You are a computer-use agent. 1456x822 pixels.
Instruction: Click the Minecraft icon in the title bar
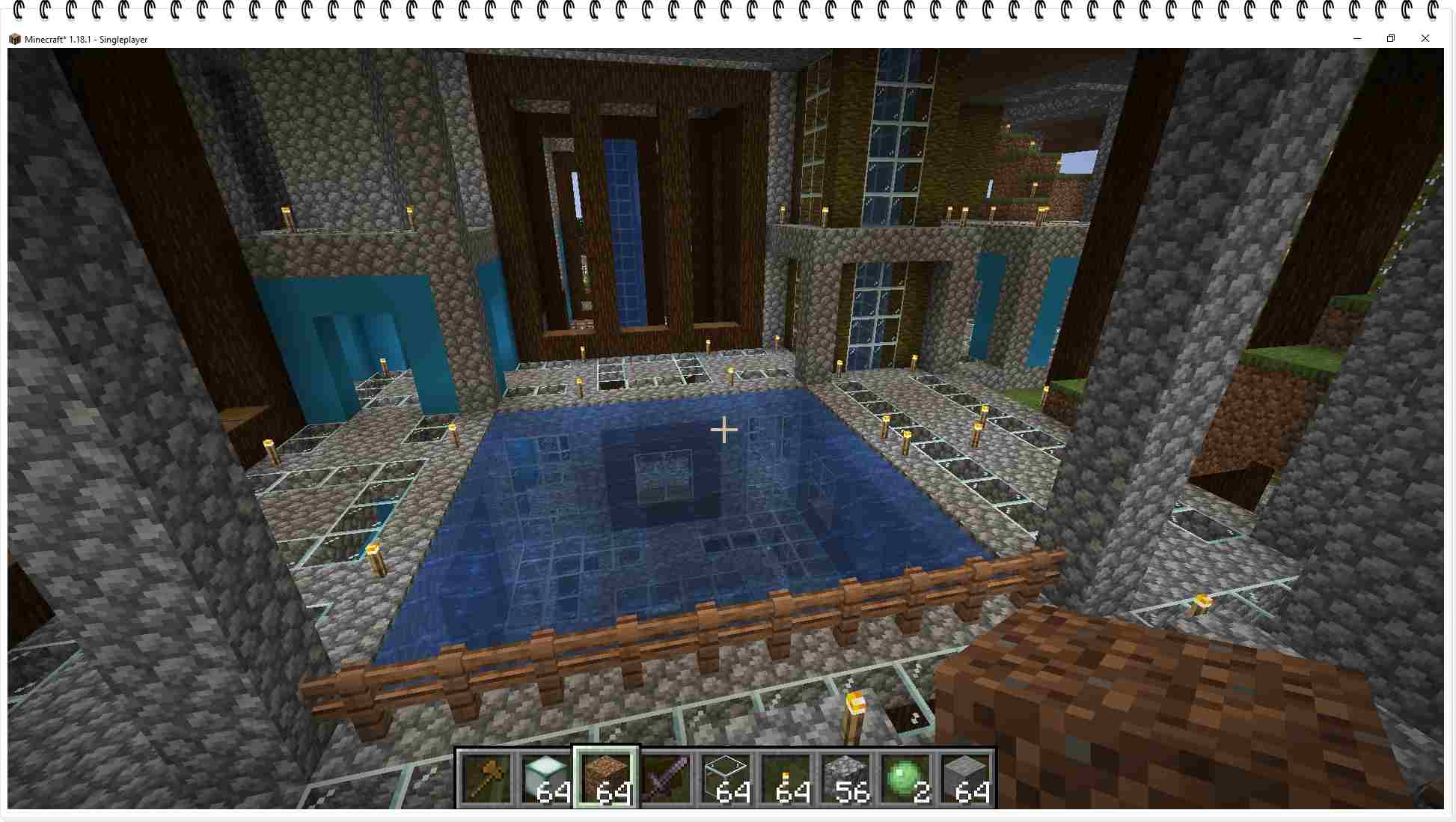tap(14, 39)
